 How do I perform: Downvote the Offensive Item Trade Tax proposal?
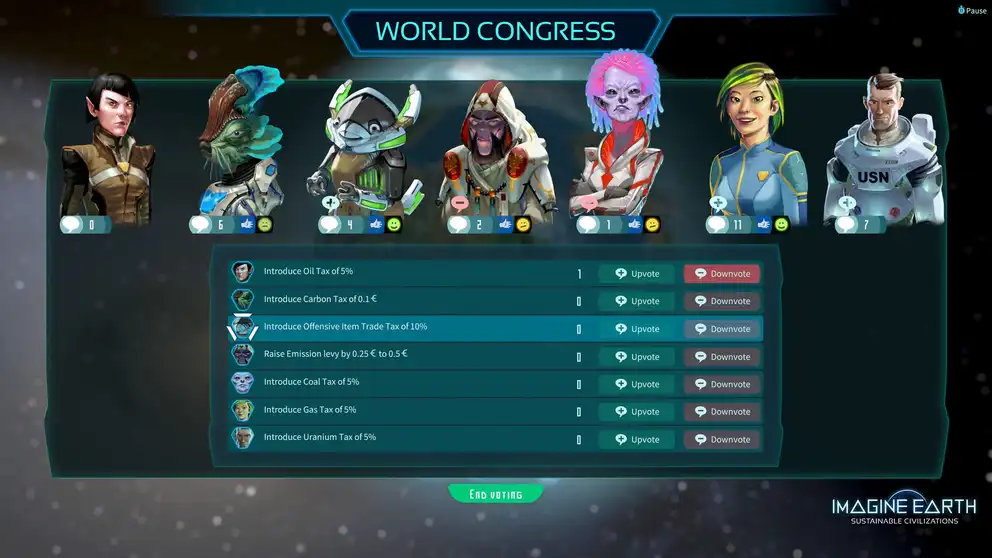click(x=721, y=329)
